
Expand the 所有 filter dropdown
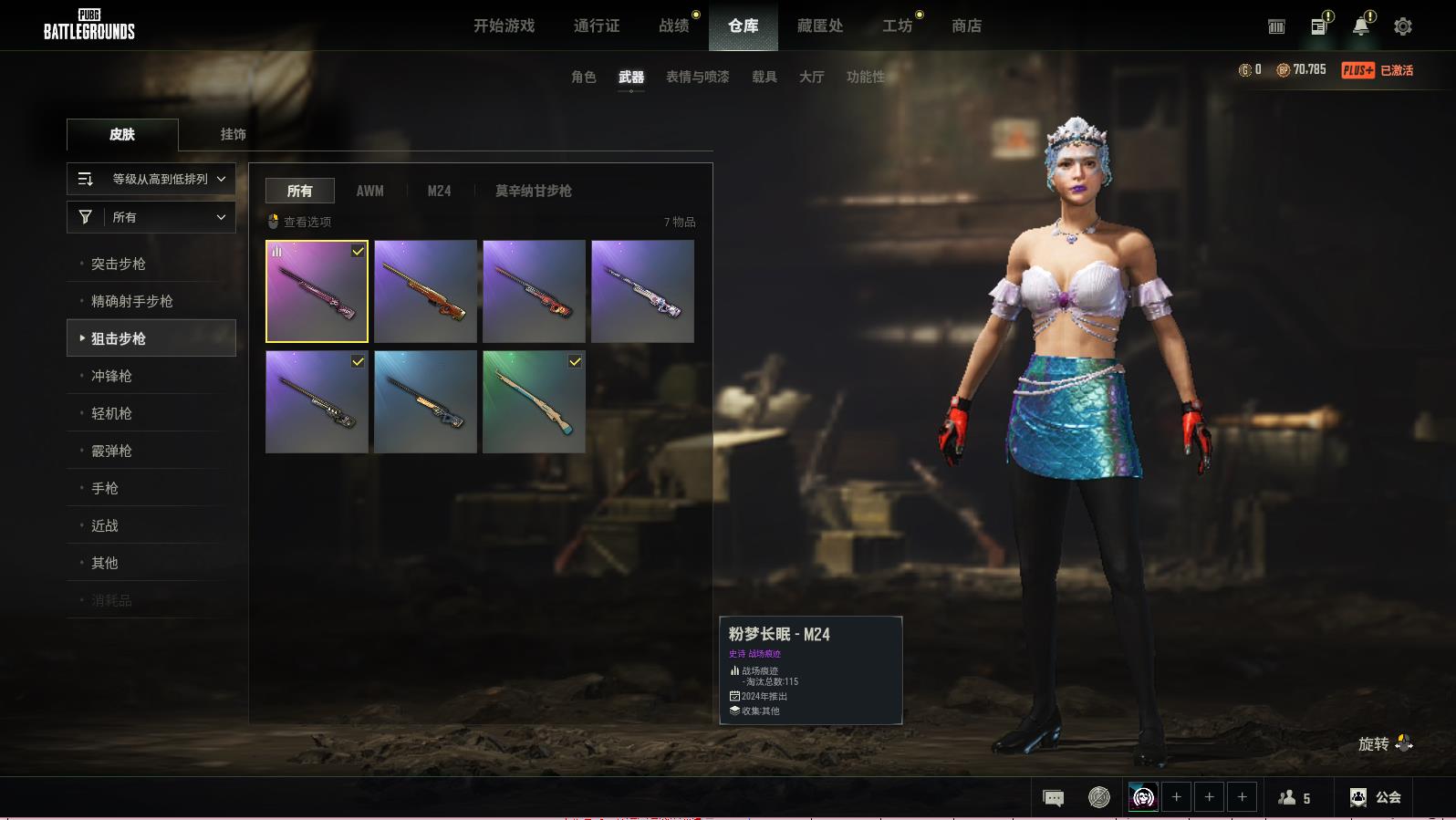pos(151,217)
